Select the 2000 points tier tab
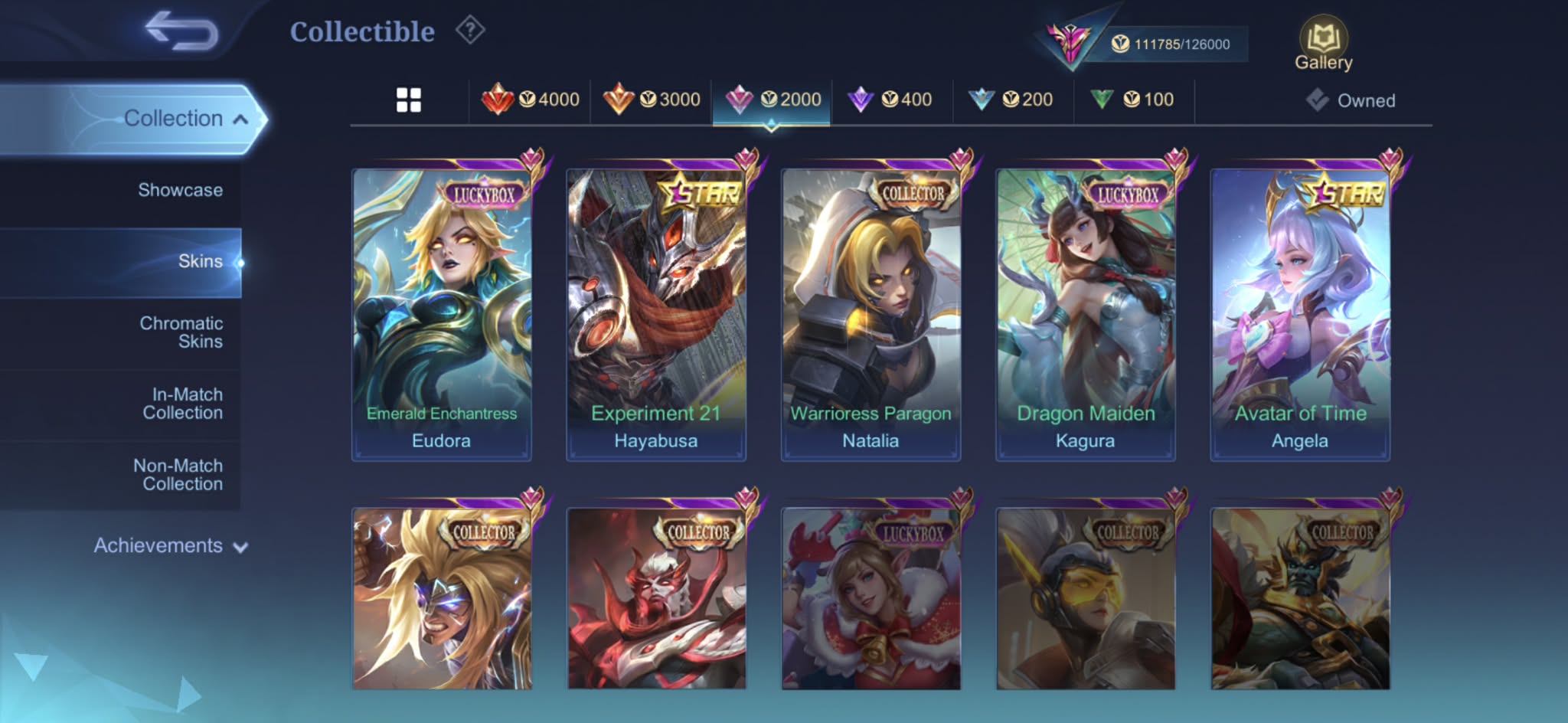Screen dimensions: 1568x723 pos(773,100)
